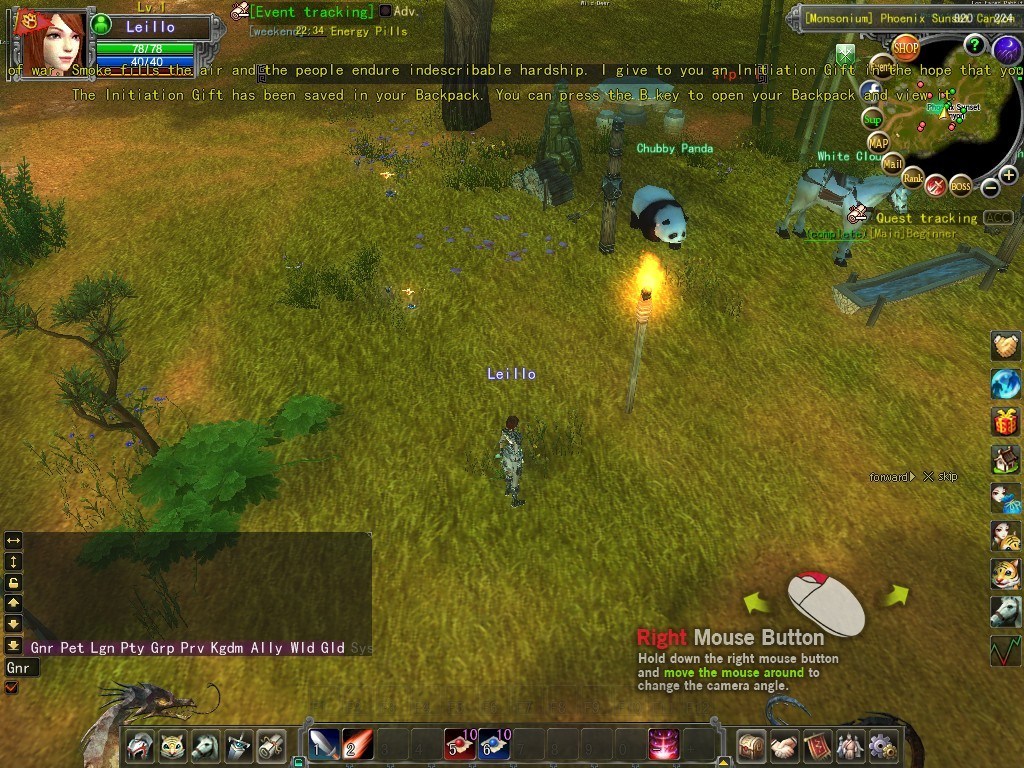Viewport: 1024px width, 768px height.
Task: Use the blue potion in slot 6
Action: (x=494, y=745)
